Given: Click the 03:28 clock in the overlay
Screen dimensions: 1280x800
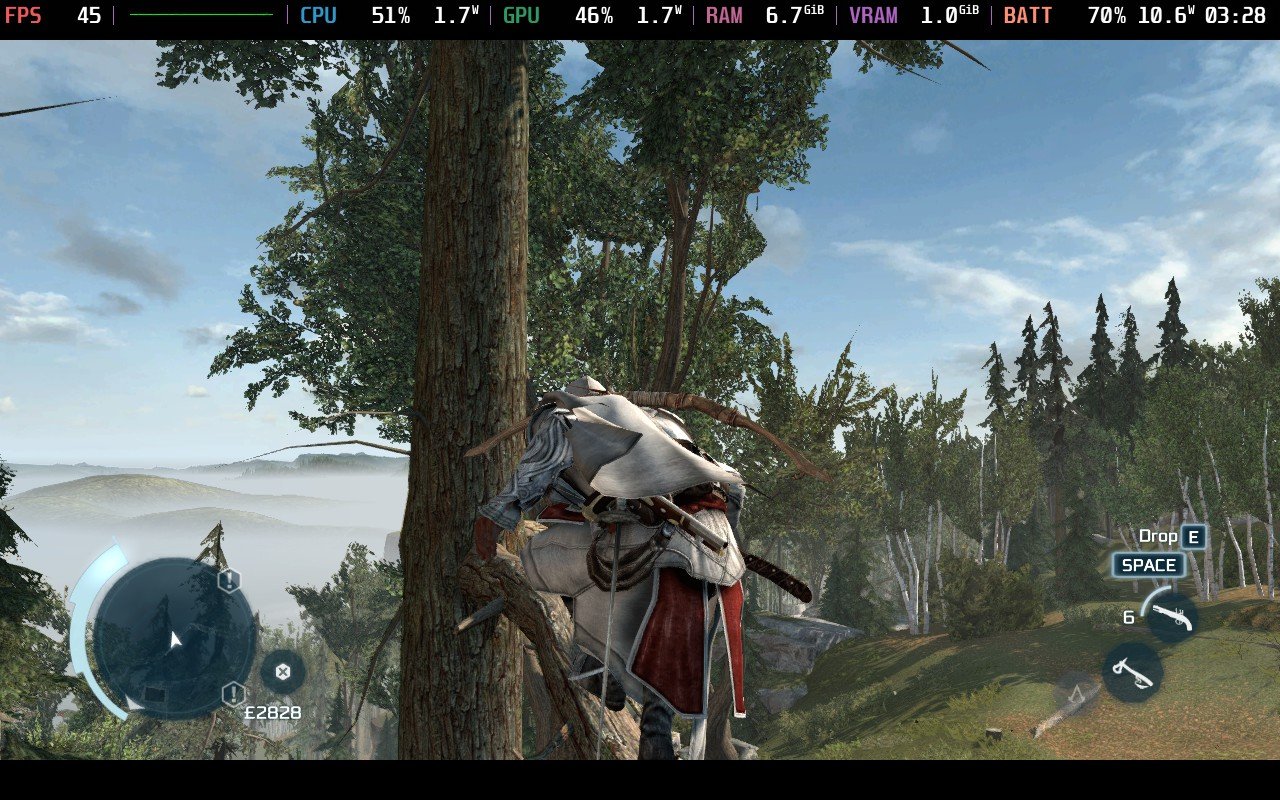Looking at the screenshot, I should click(x=1238, y=16).
